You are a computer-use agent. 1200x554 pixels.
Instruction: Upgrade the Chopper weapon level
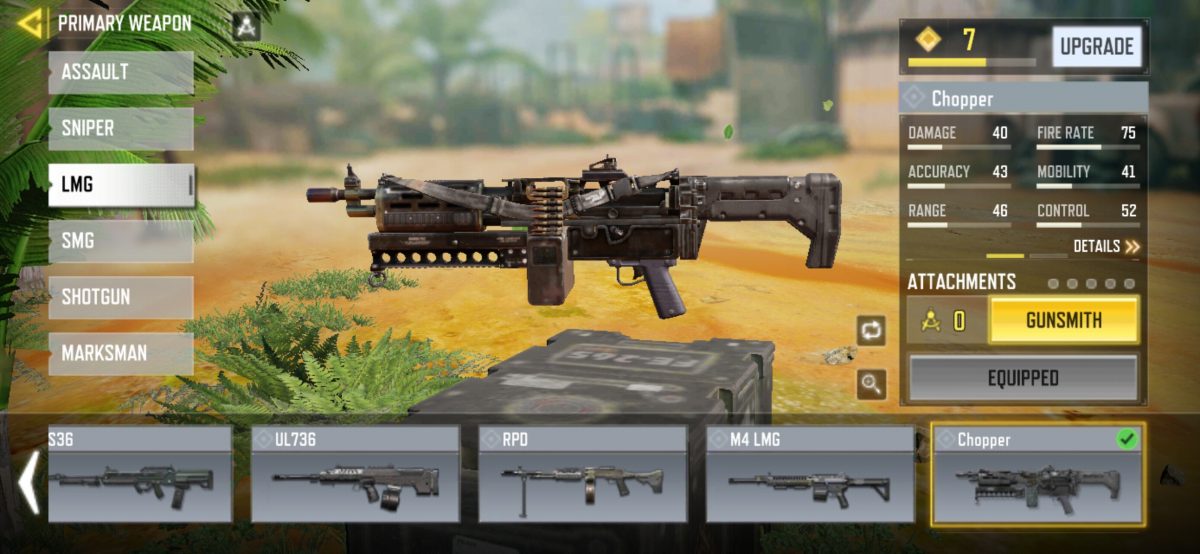coord(1096,47)
